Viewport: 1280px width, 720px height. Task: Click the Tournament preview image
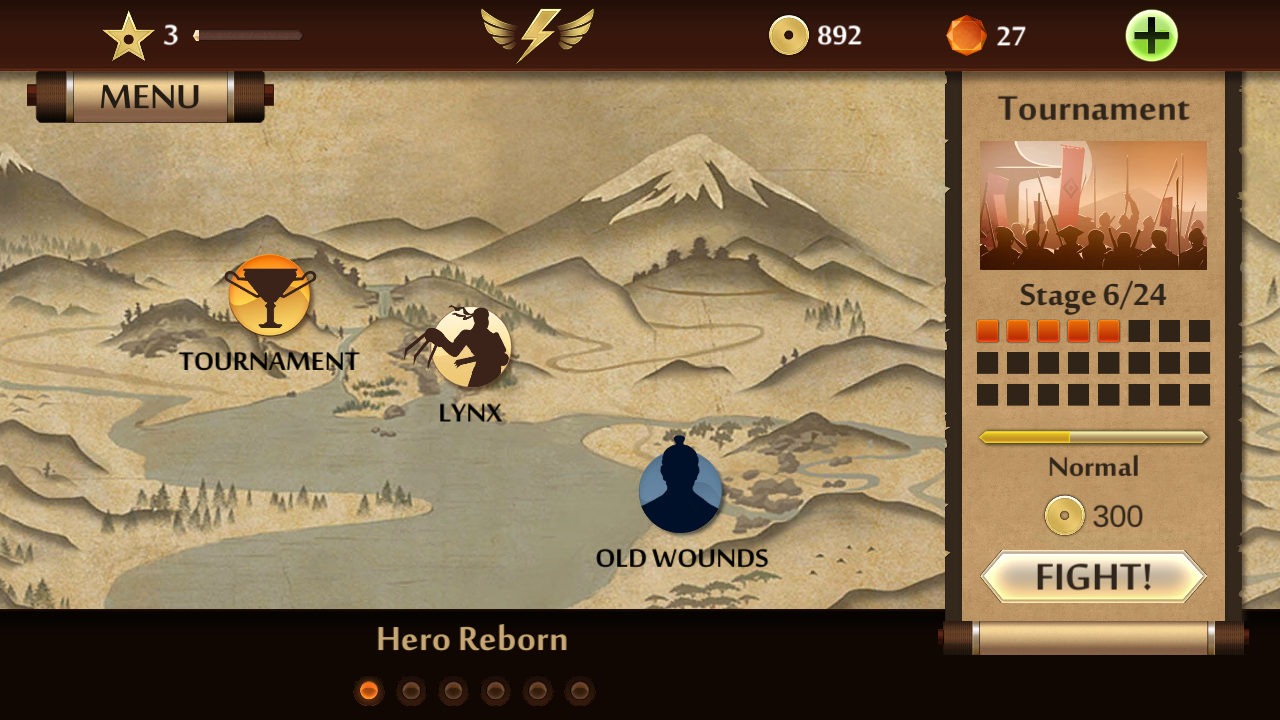tap(1093, 205)
